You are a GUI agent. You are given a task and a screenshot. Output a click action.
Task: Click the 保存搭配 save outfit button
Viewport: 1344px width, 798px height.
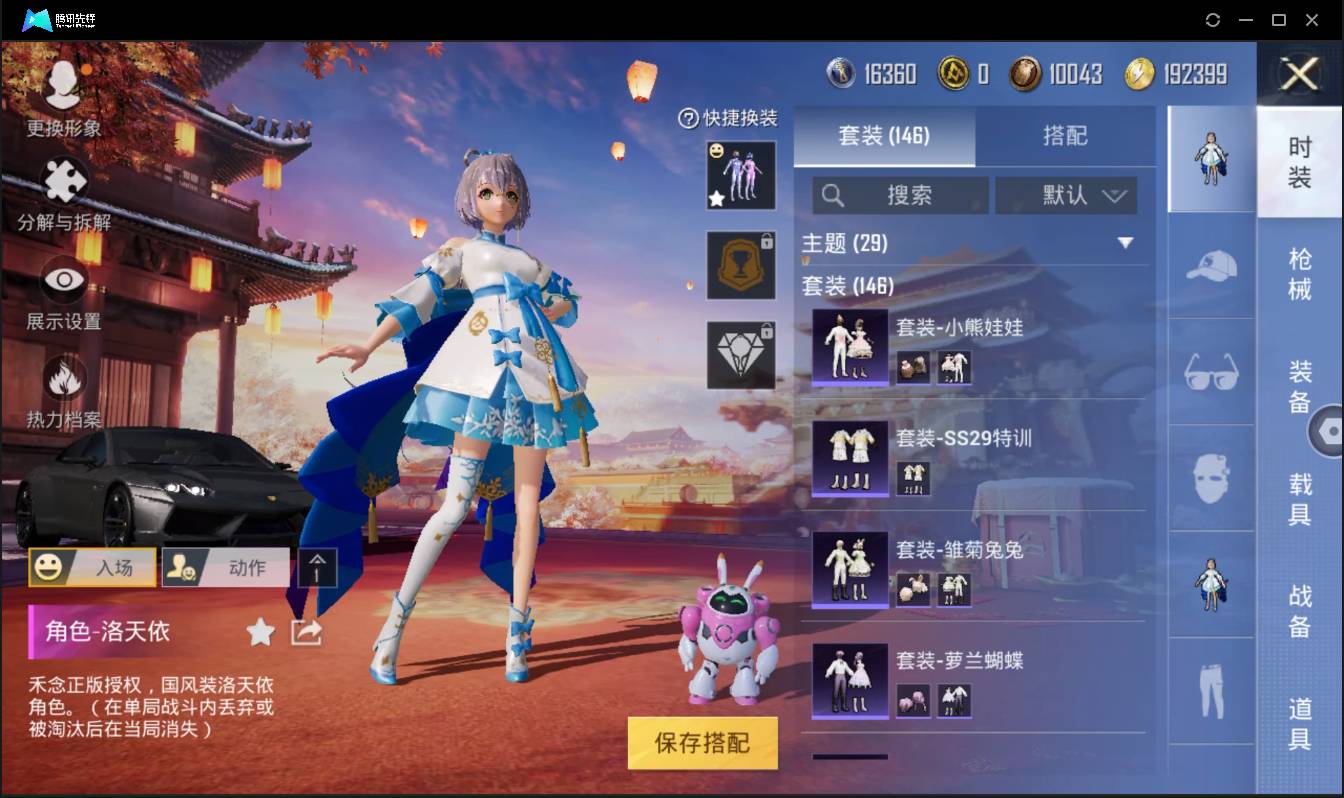pyautogui.click(x=702, y=742)
